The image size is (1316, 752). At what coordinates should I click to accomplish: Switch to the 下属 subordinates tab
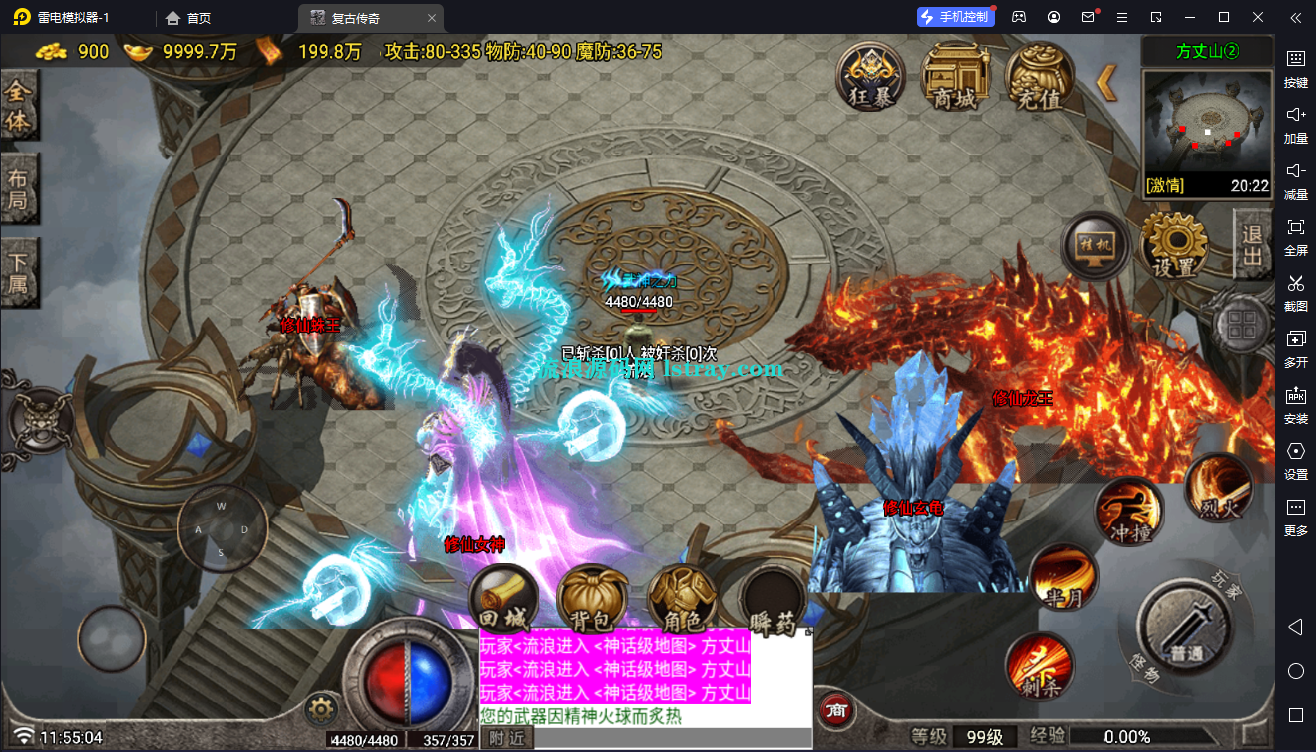tap(19, 274)
